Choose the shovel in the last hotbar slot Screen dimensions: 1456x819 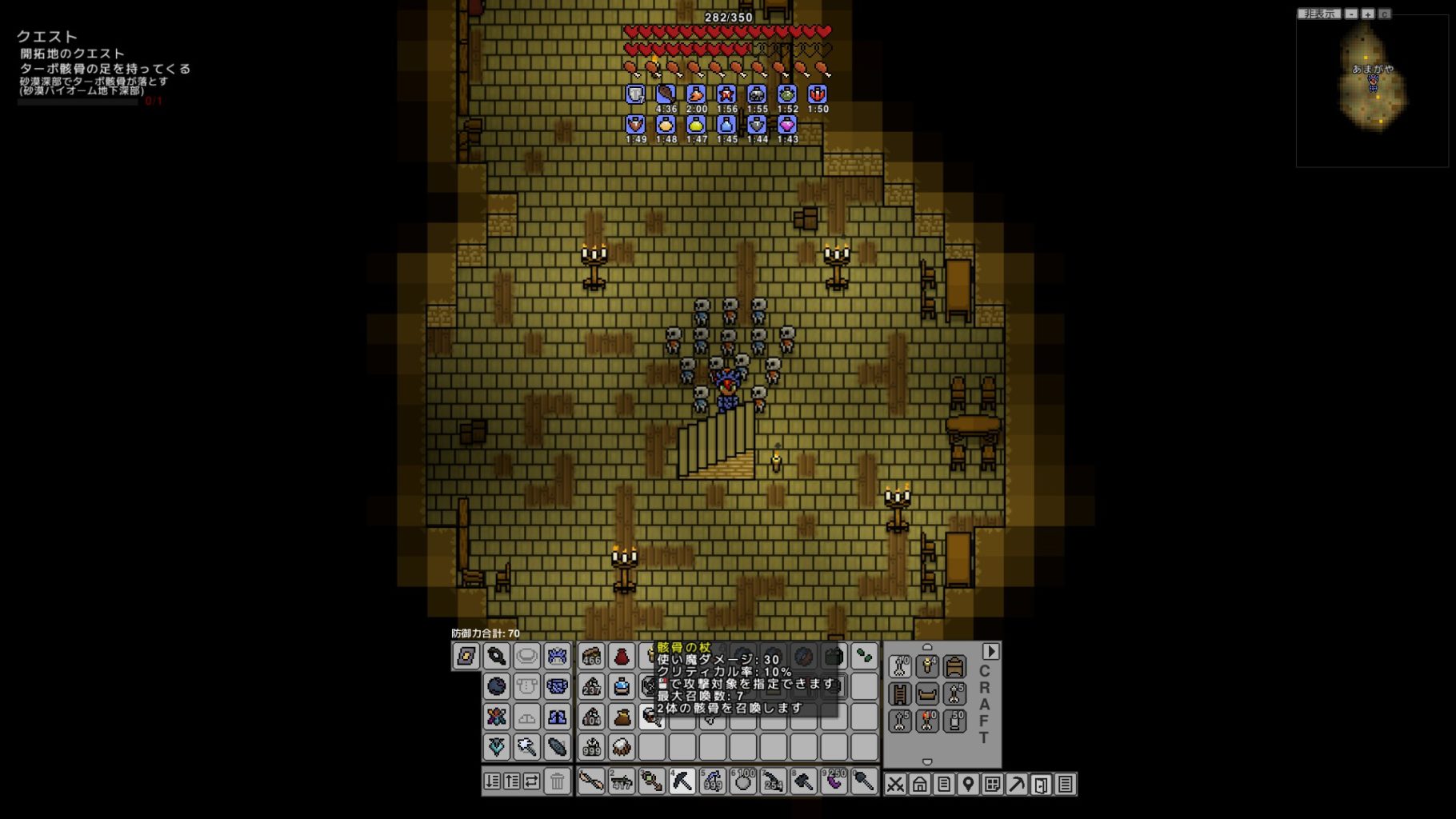864,781
